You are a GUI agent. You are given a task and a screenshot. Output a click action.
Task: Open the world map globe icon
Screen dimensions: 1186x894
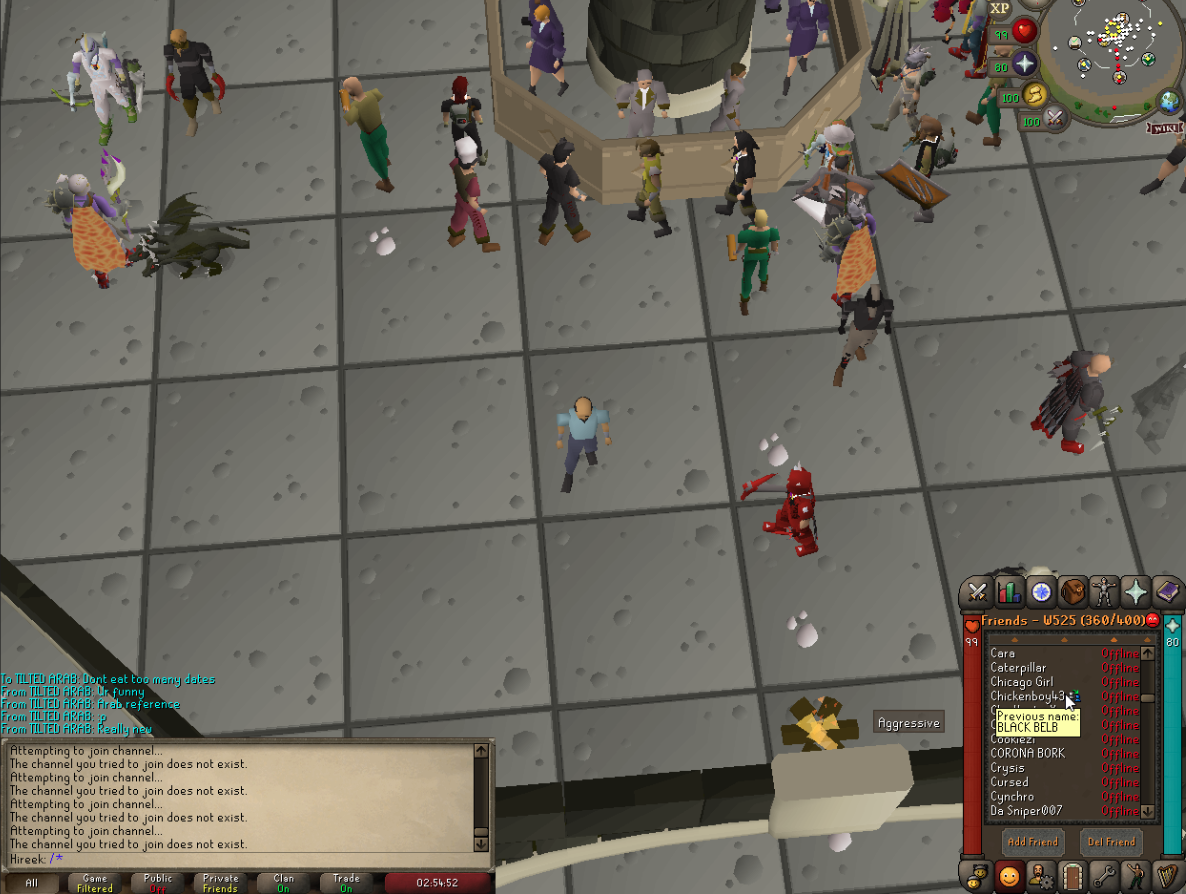(1169, 101)
